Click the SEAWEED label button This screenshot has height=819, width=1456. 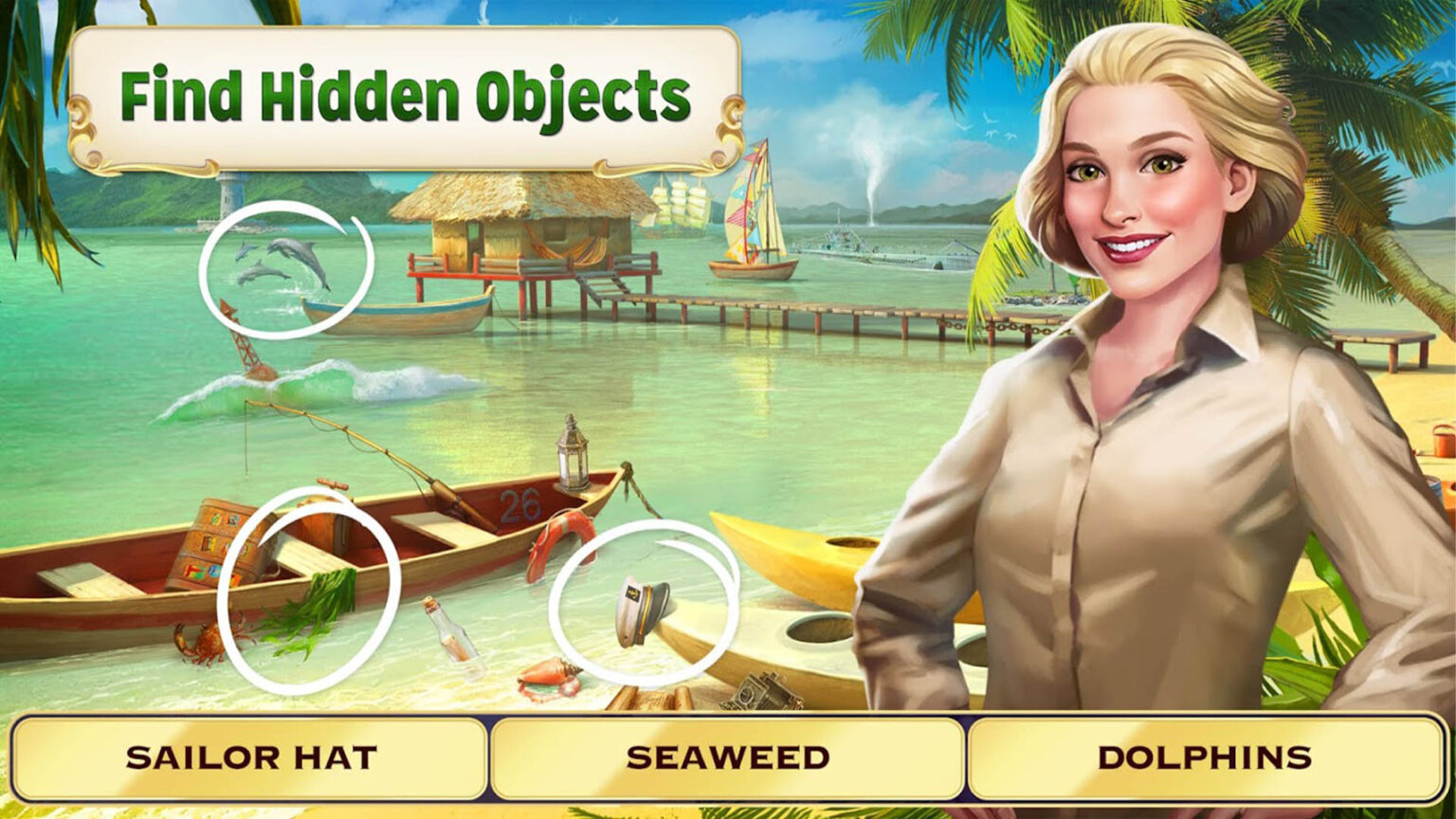pos(728,756)
